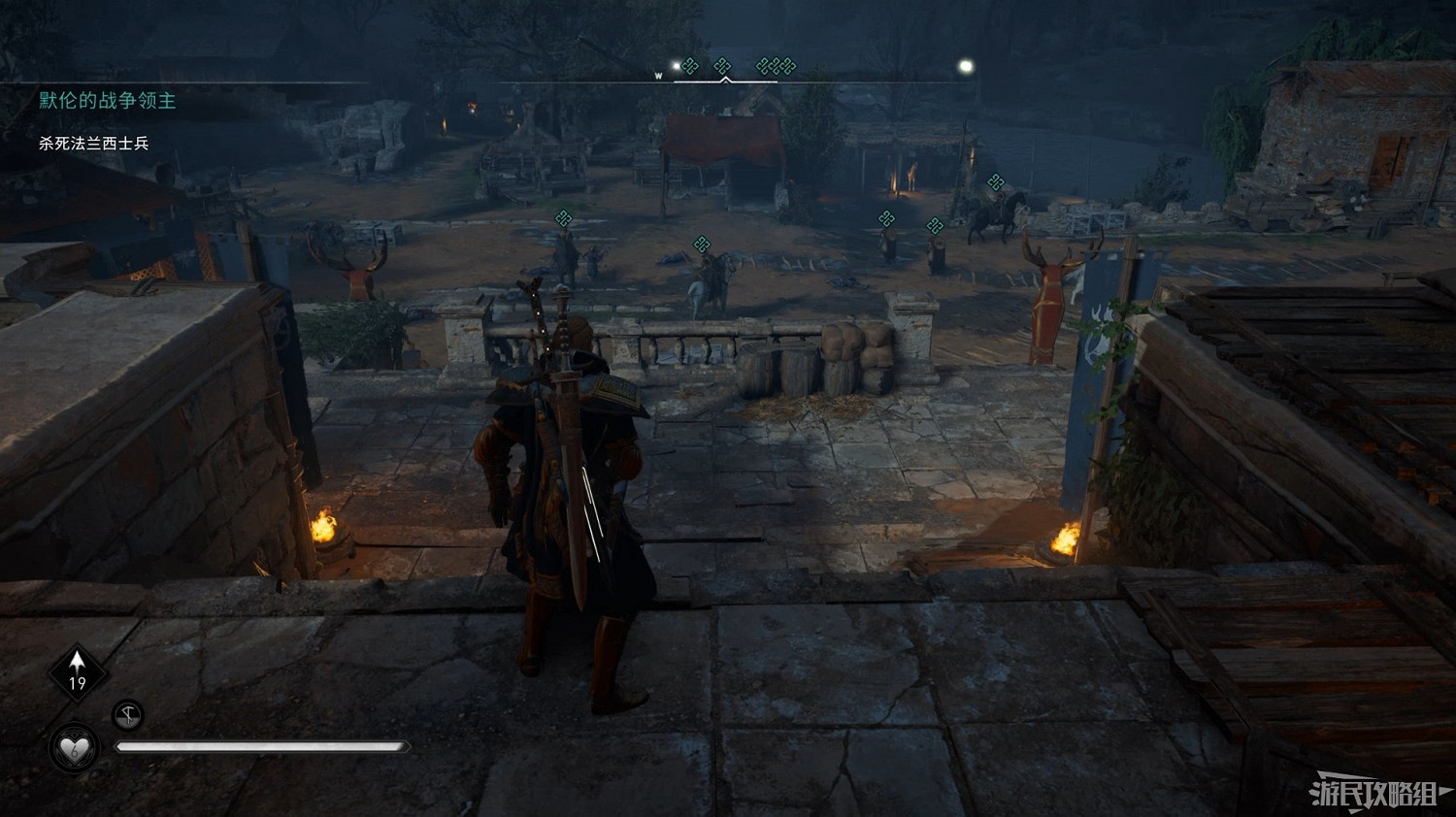
Task: Toggle the distant light marker on compass right
Action: (966, 64)
